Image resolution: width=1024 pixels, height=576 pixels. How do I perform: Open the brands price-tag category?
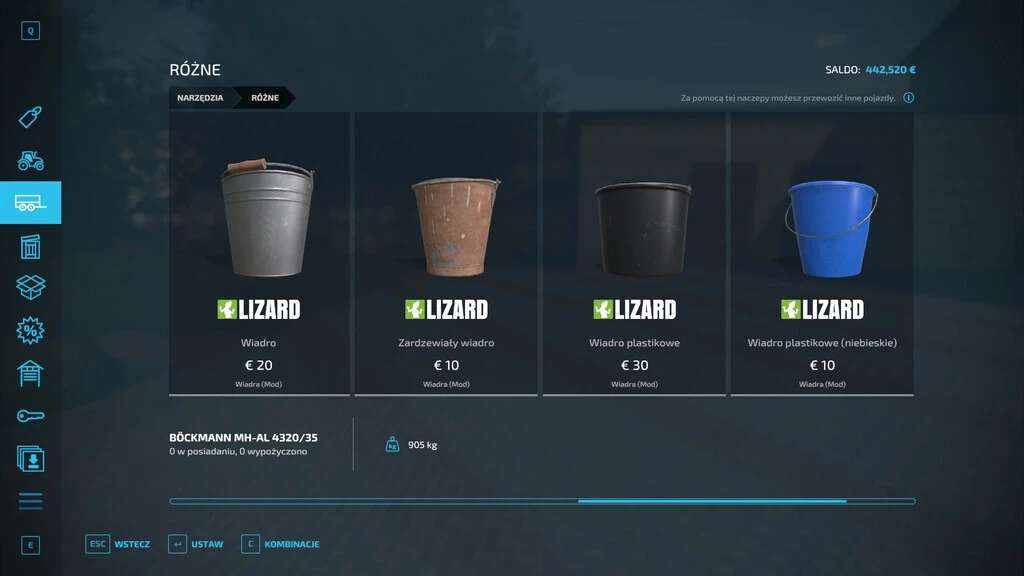point(30,118)
